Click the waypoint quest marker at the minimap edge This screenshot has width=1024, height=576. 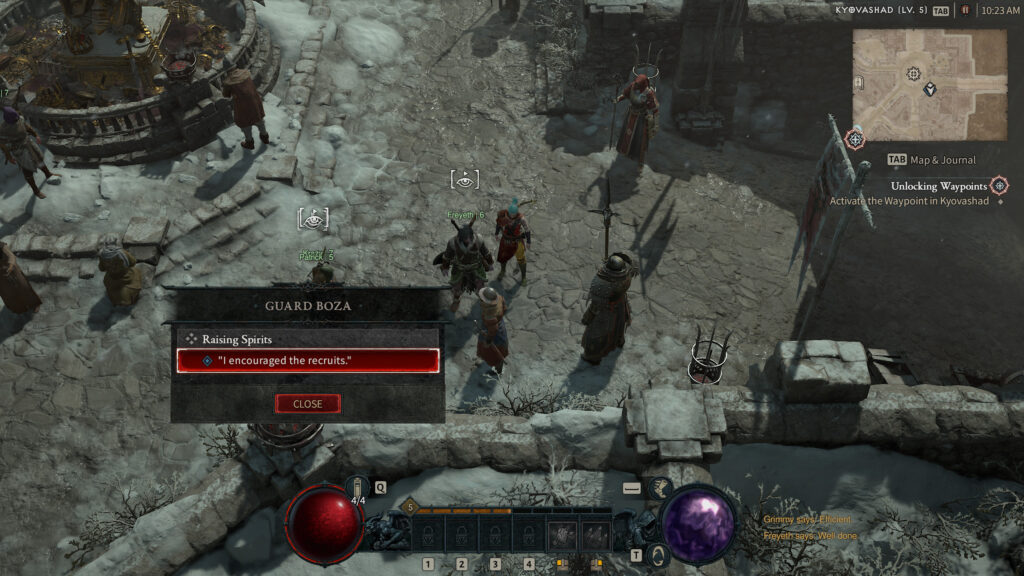point(855,139)
